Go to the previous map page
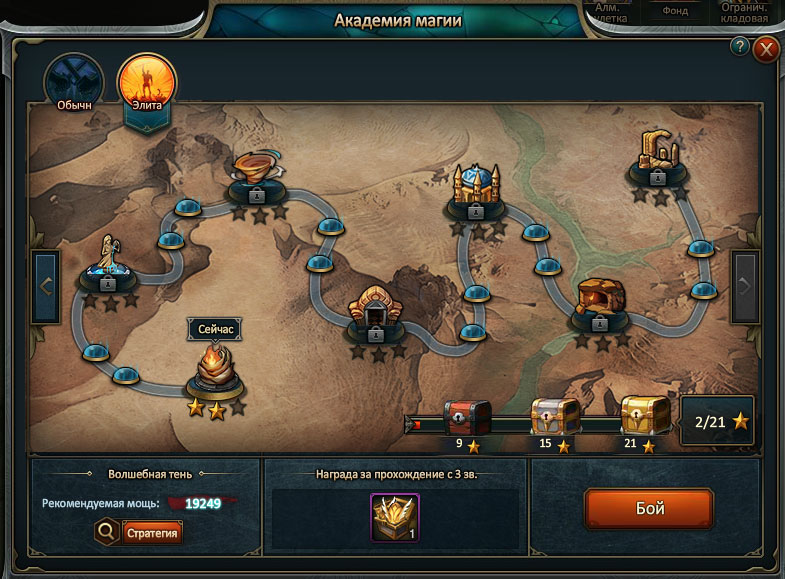 pyautogui.click(x=46, y=286)
